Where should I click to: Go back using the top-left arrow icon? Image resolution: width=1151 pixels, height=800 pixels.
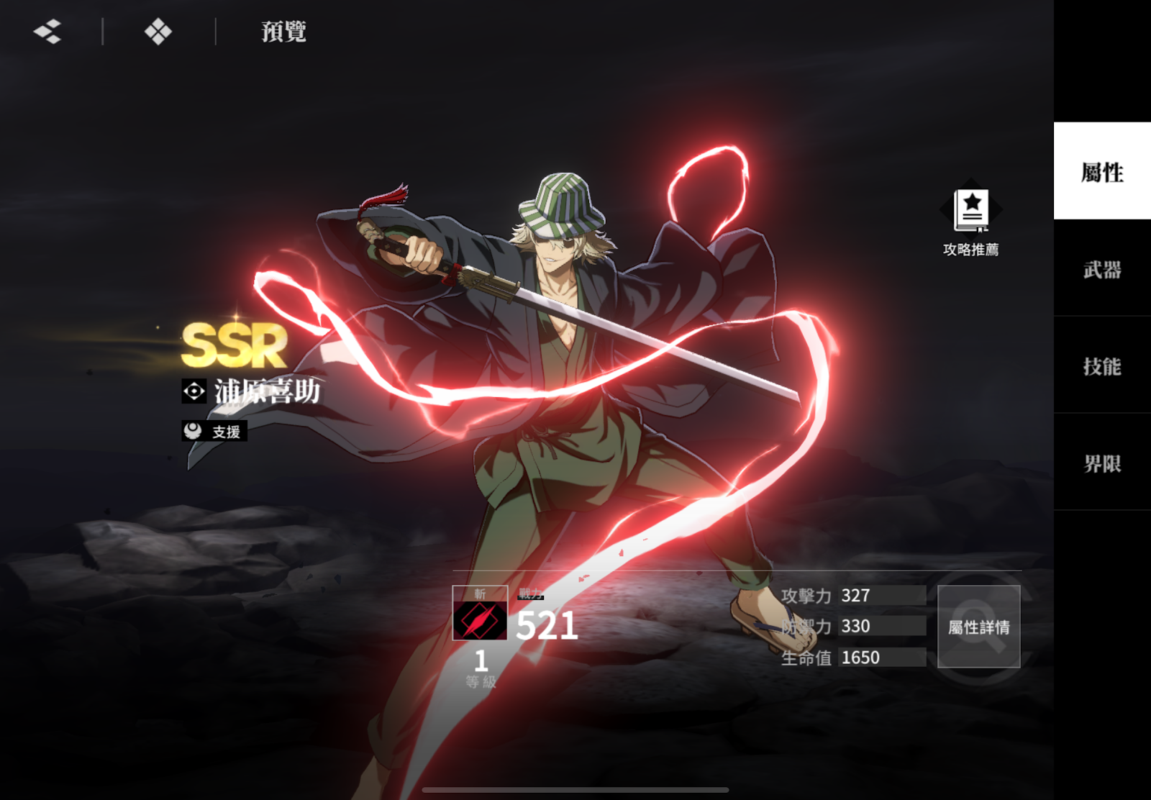[x=47, y=32]
